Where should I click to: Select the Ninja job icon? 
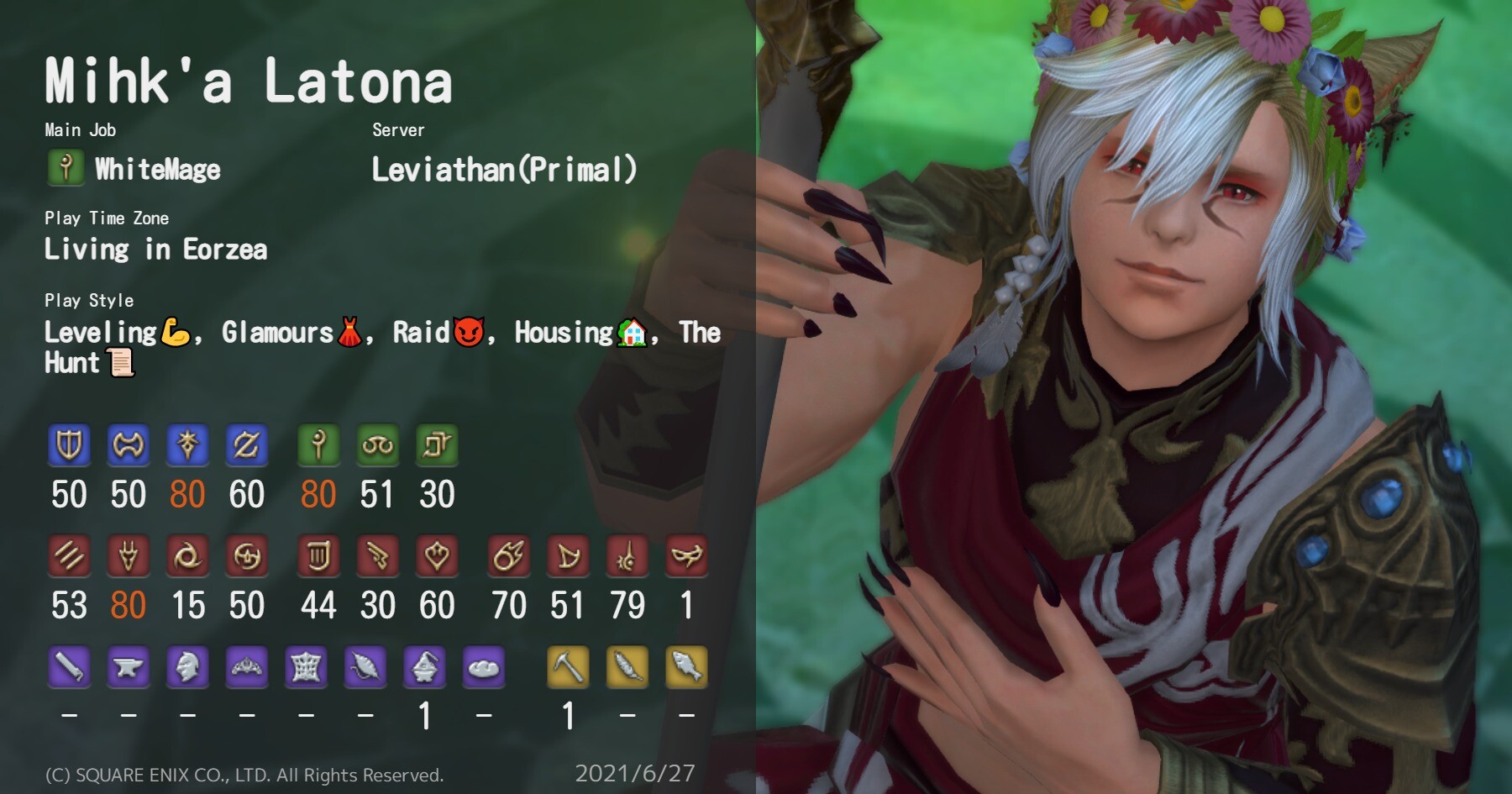(187, 556)
